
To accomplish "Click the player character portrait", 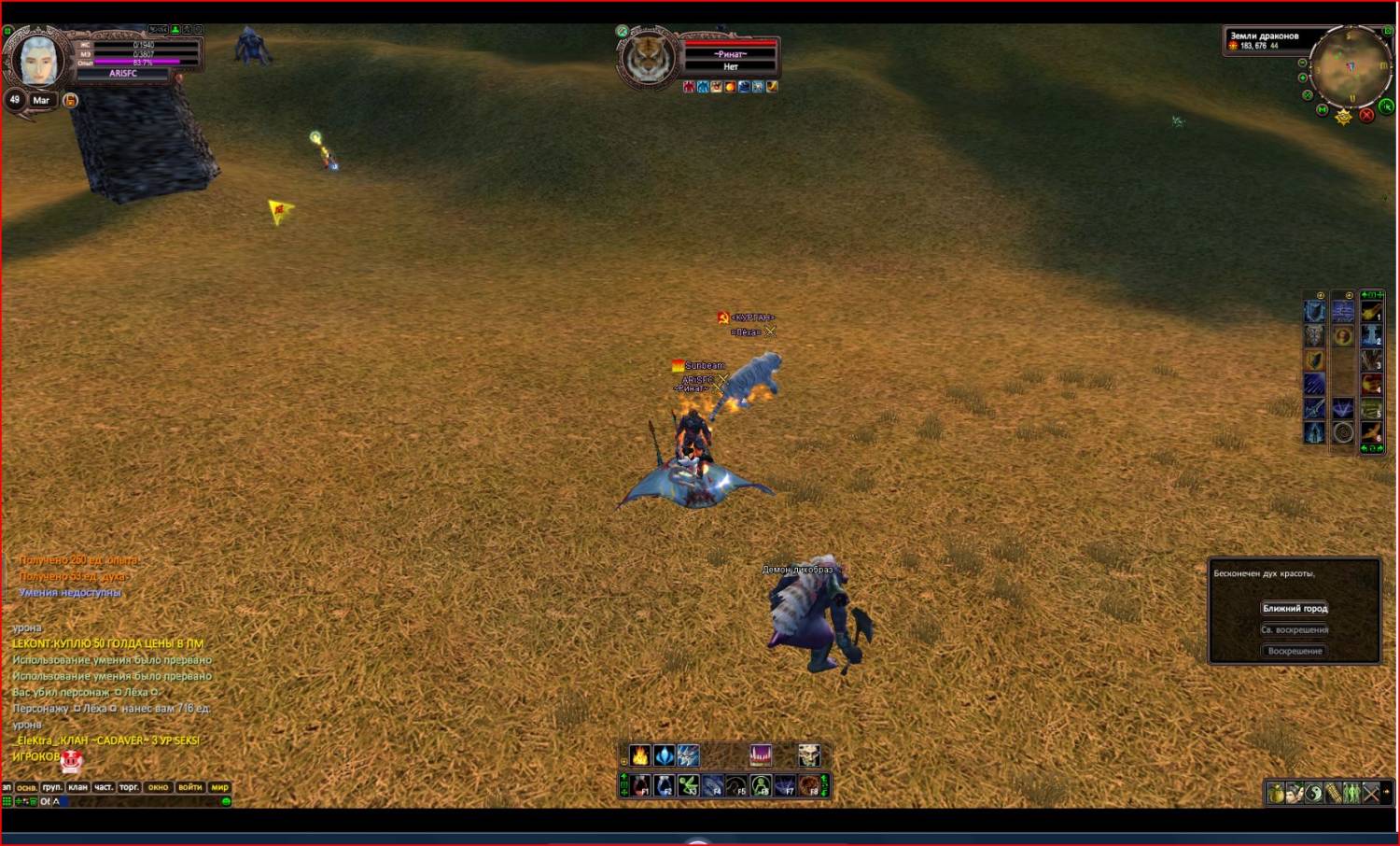I will coord(39,61).
